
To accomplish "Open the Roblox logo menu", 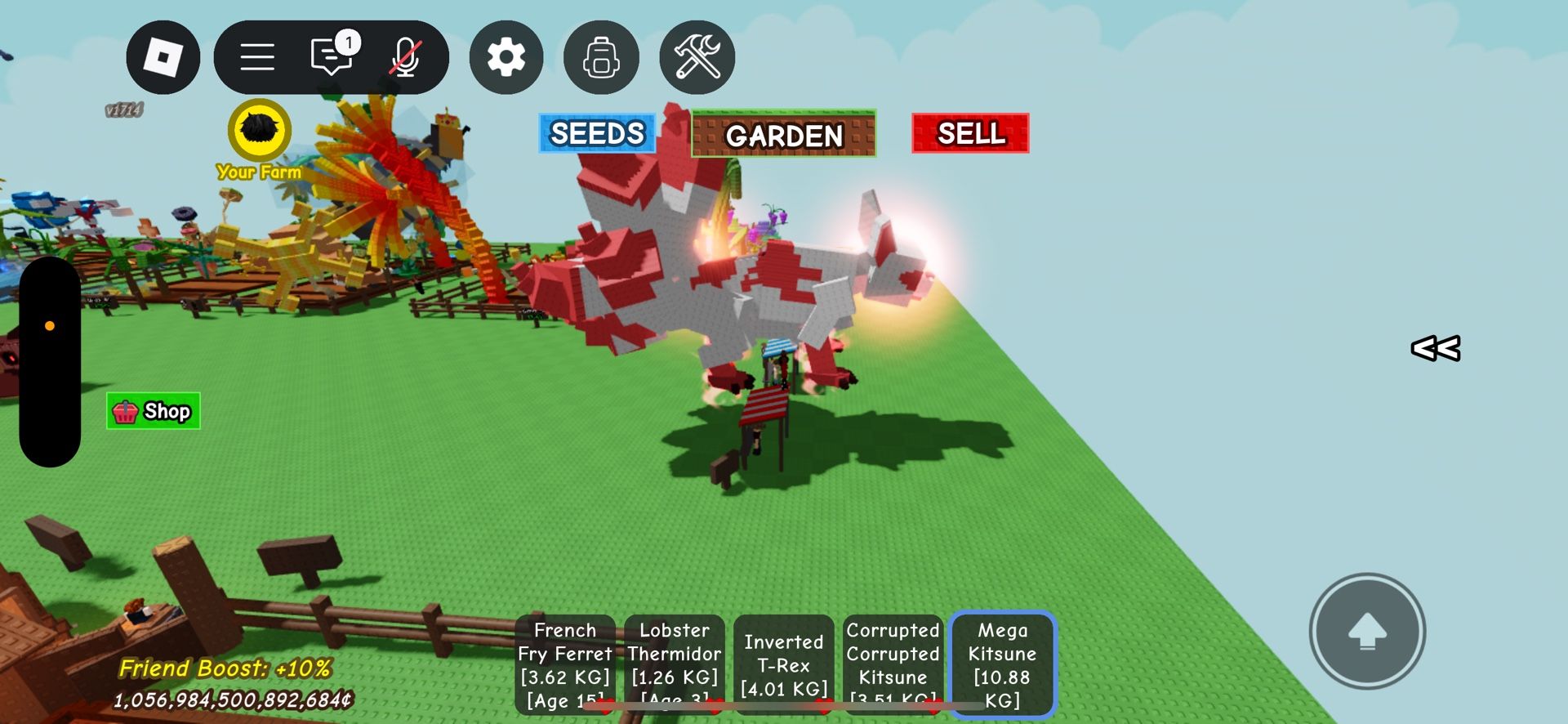I will 163,57.
